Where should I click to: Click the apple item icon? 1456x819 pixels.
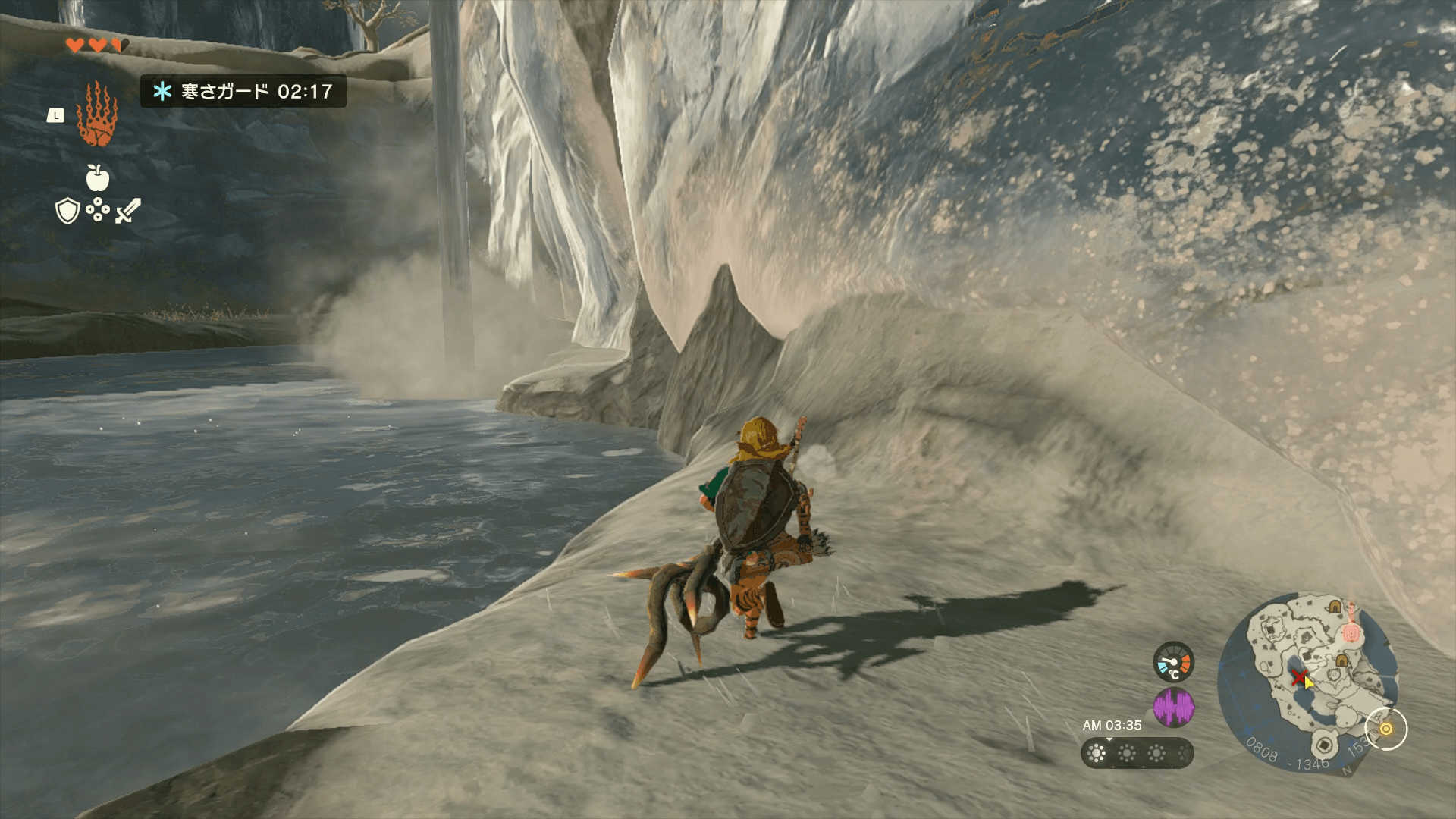click(x=98, y=178)
